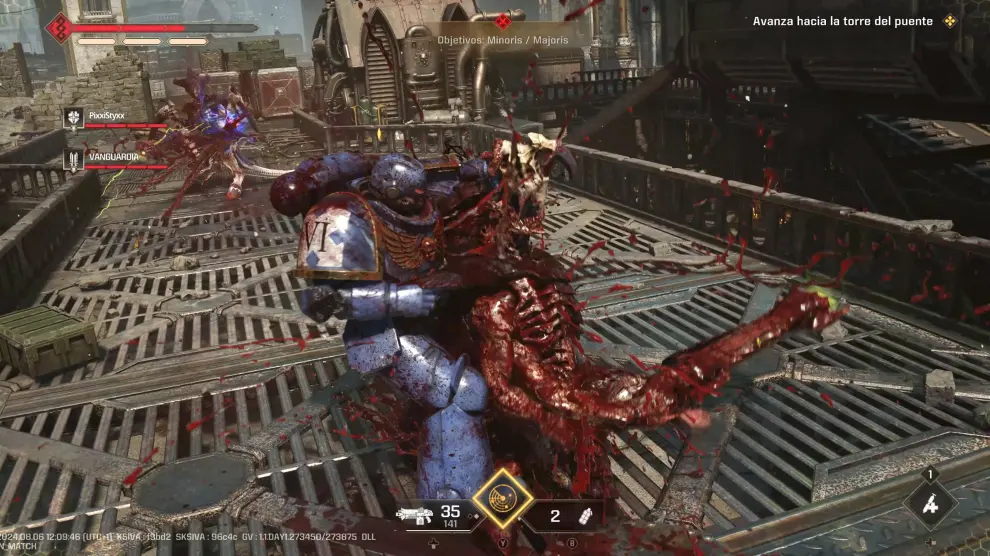The width and height of the screenshot is (990, 556).
Task: Select the numbered equipment diamond slot
Action: tap(930, 503)
